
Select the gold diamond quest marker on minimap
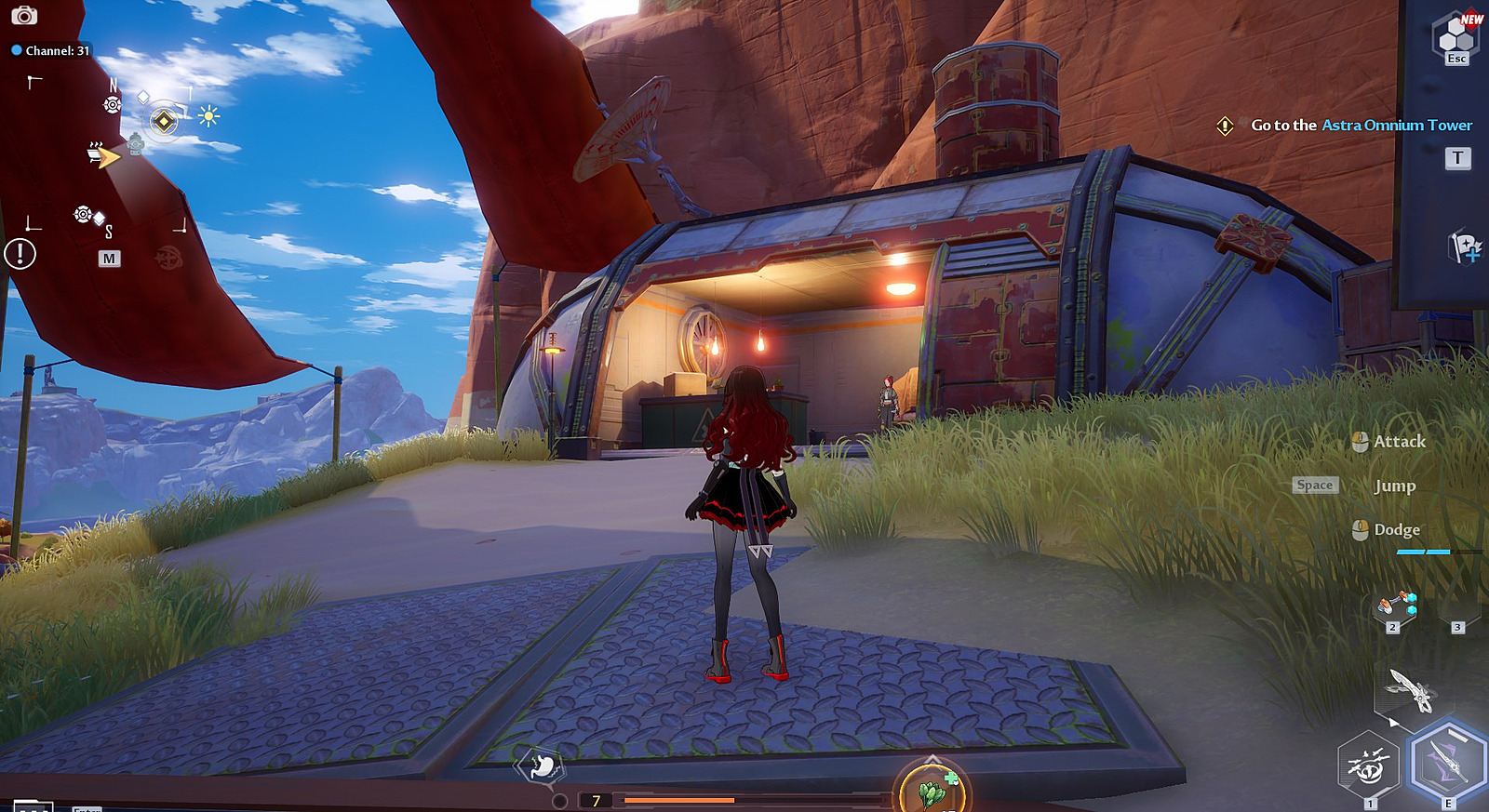click(164, 121)
